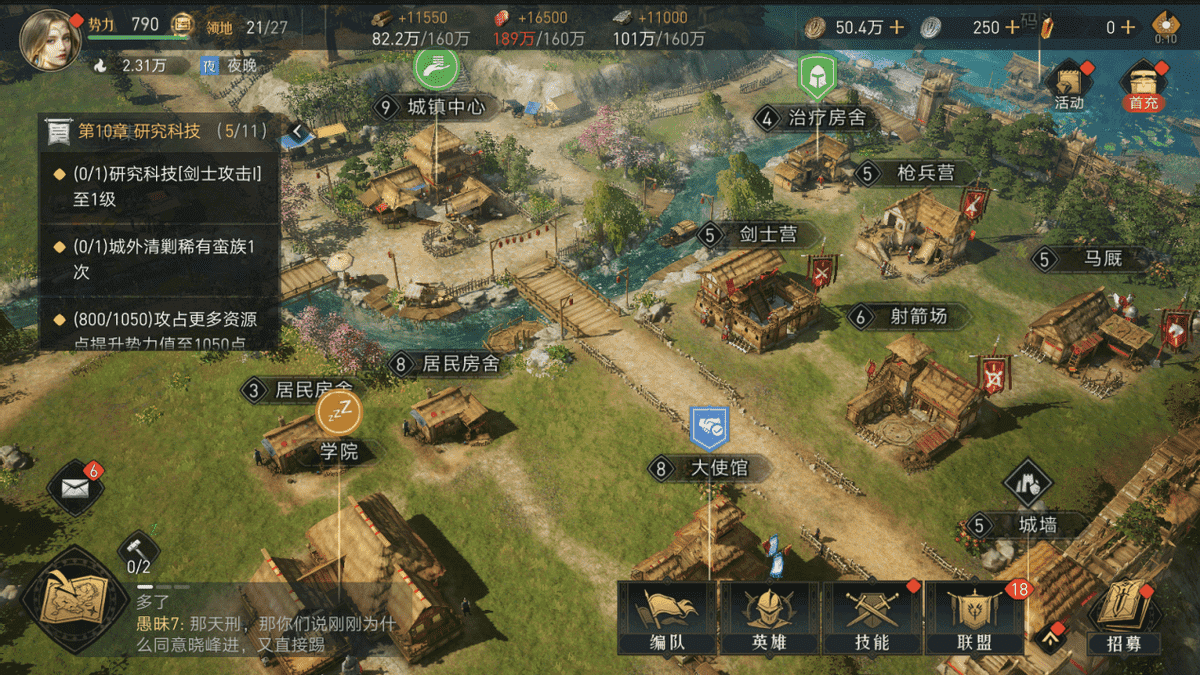Viewport: 1200px width, 675px height.
Task: Open the chapter 10 研究科技 quest header
Action: [160, 131]
